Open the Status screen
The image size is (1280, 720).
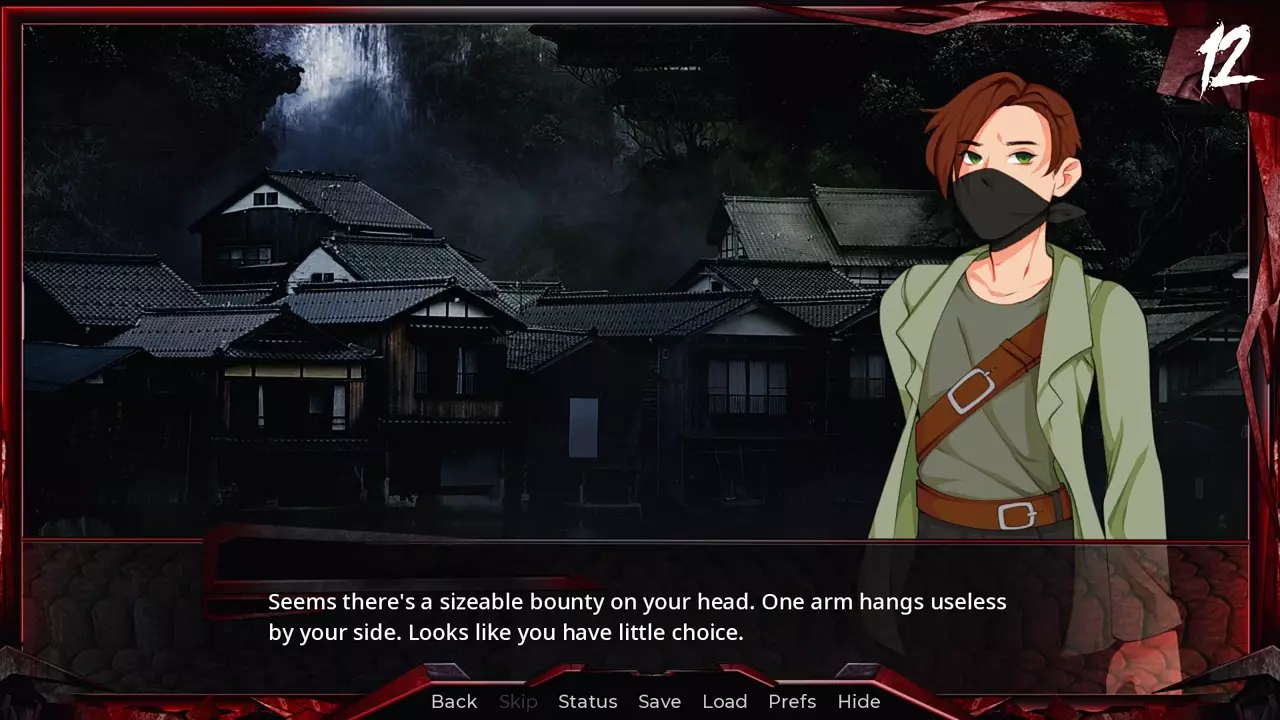click(587, 701)
